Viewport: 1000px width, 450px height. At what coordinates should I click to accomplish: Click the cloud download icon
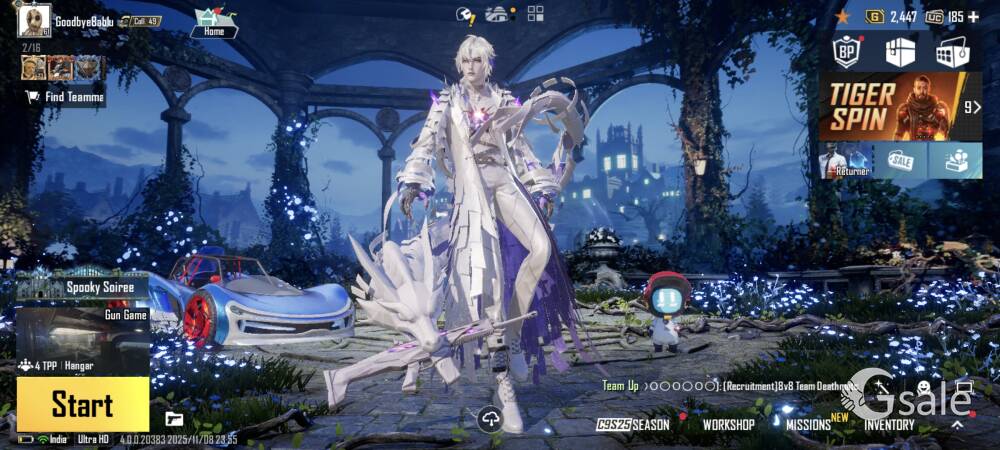(x=489, y=419)
